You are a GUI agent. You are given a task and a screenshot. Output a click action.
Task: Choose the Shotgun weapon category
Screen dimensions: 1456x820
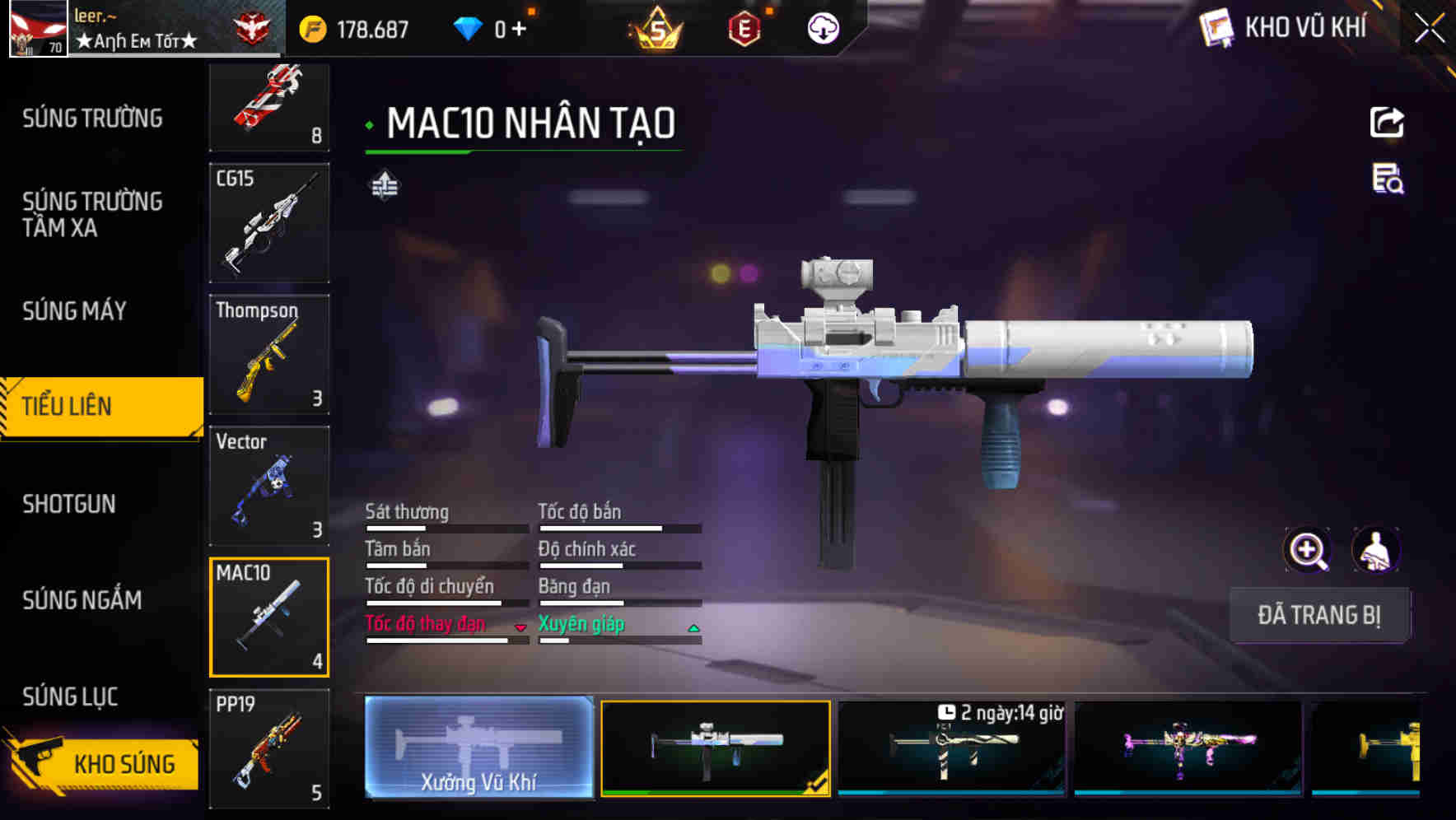tap(69, 504)
